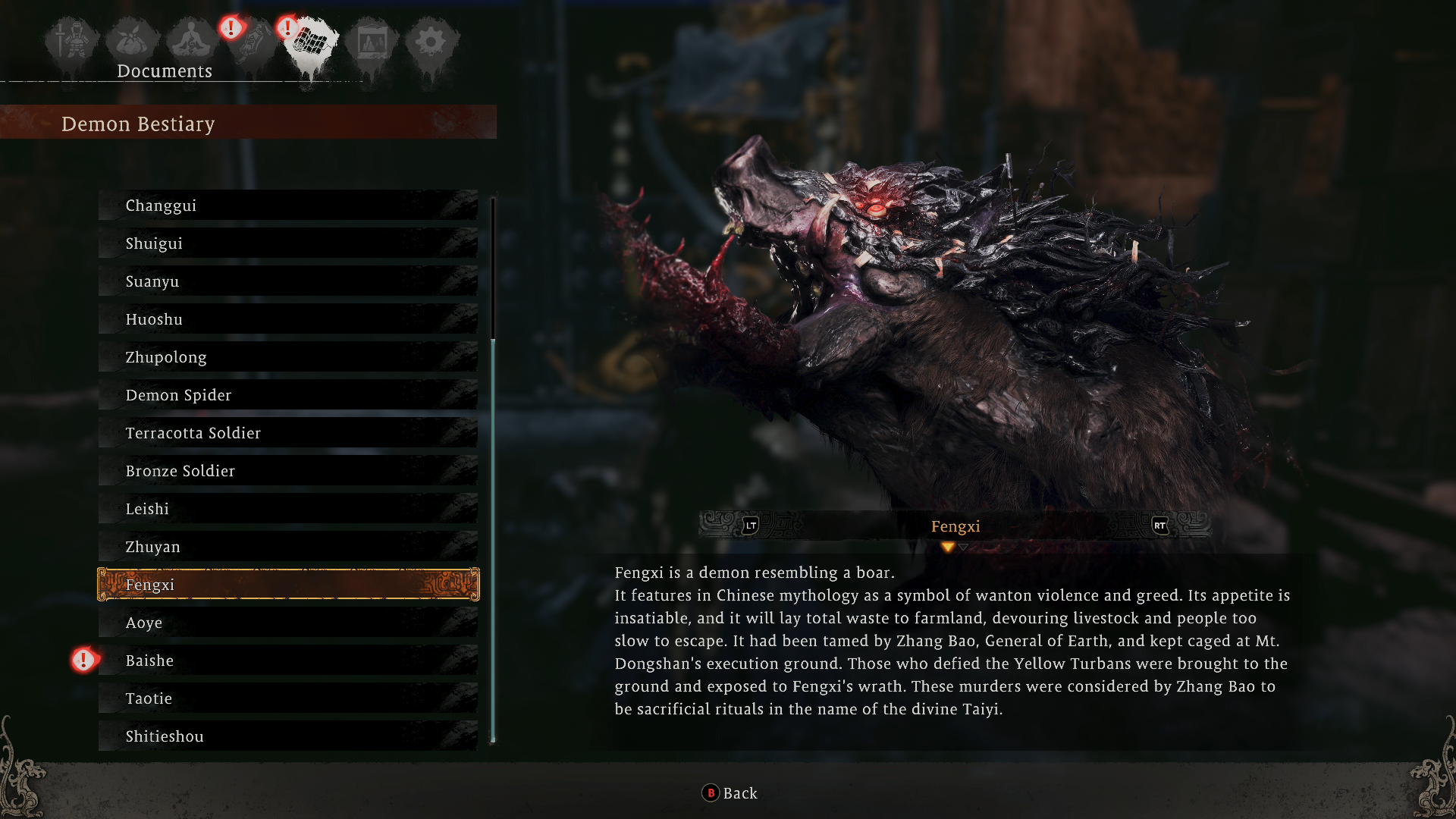The height and width of the screenshot is (819, 1456).
Task: Click the red alert badge beside Baishe
Action: pyautogui.click(x=83, y=659)
